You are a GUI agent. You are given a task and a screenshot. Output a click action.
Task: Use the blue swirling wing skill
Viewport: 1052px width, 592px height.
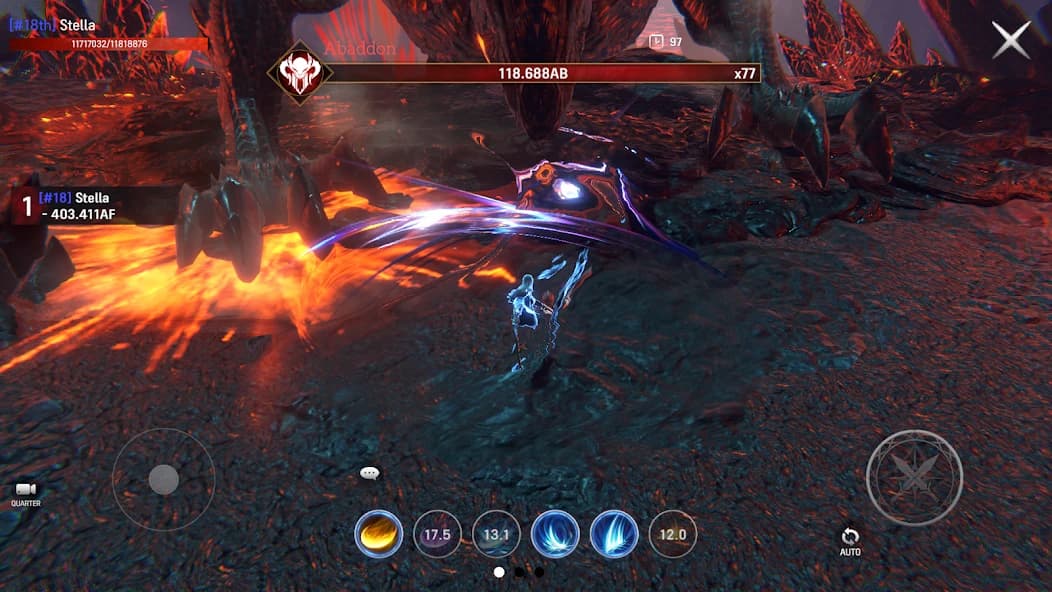(x=555, y=534)
